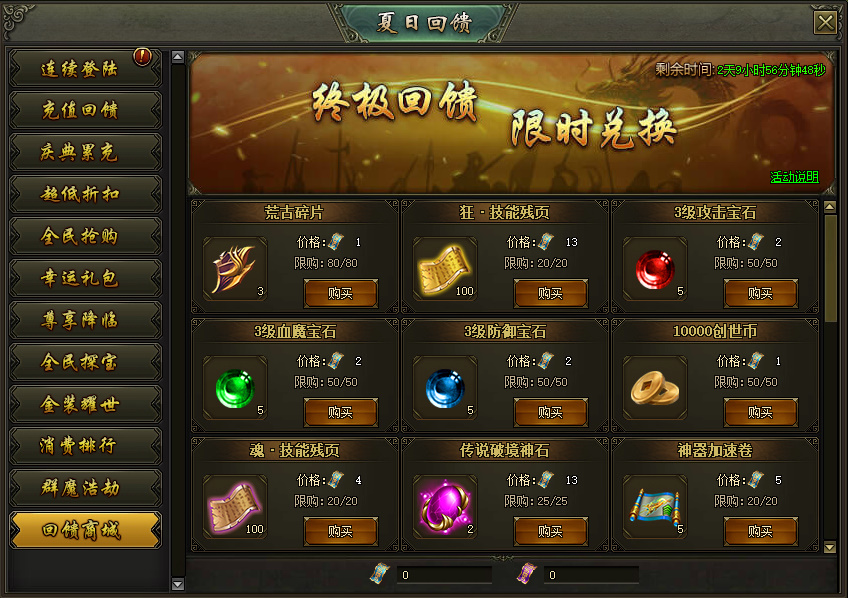848x598 pixels.
Task: Buy the 荒古碎片 item
Action: [x=340, y=293]
